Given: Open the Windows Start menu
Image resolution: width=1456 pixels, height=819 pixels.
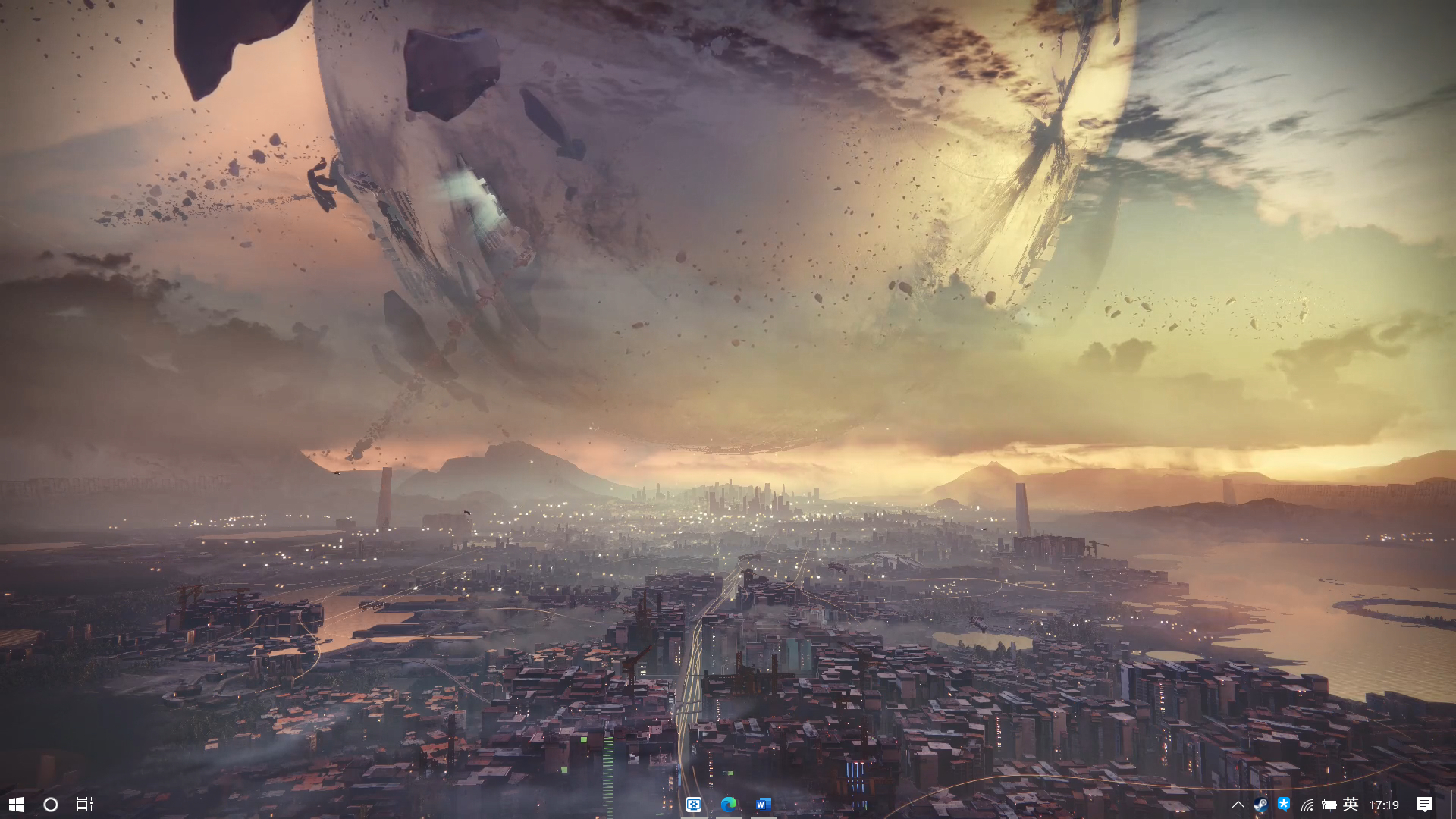Looking at the screenshot, I should 16,804.
